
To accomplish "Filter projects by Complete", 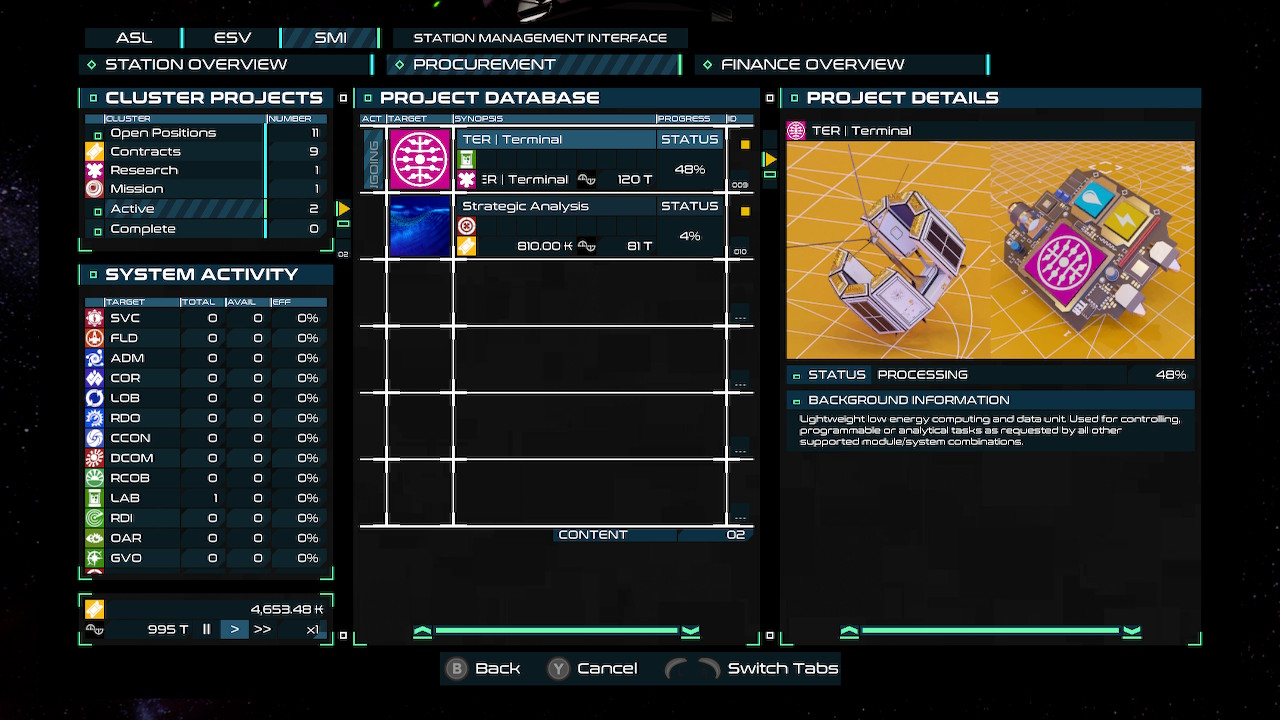I will 143,229.
